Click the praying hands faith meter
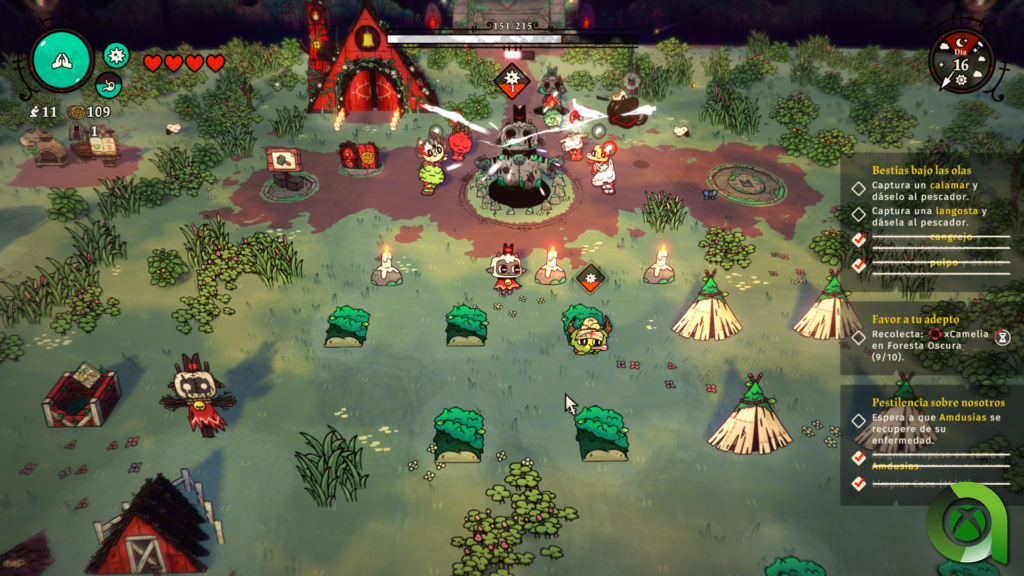This screenshot has height=576, width=1024. tap(62, 60)
